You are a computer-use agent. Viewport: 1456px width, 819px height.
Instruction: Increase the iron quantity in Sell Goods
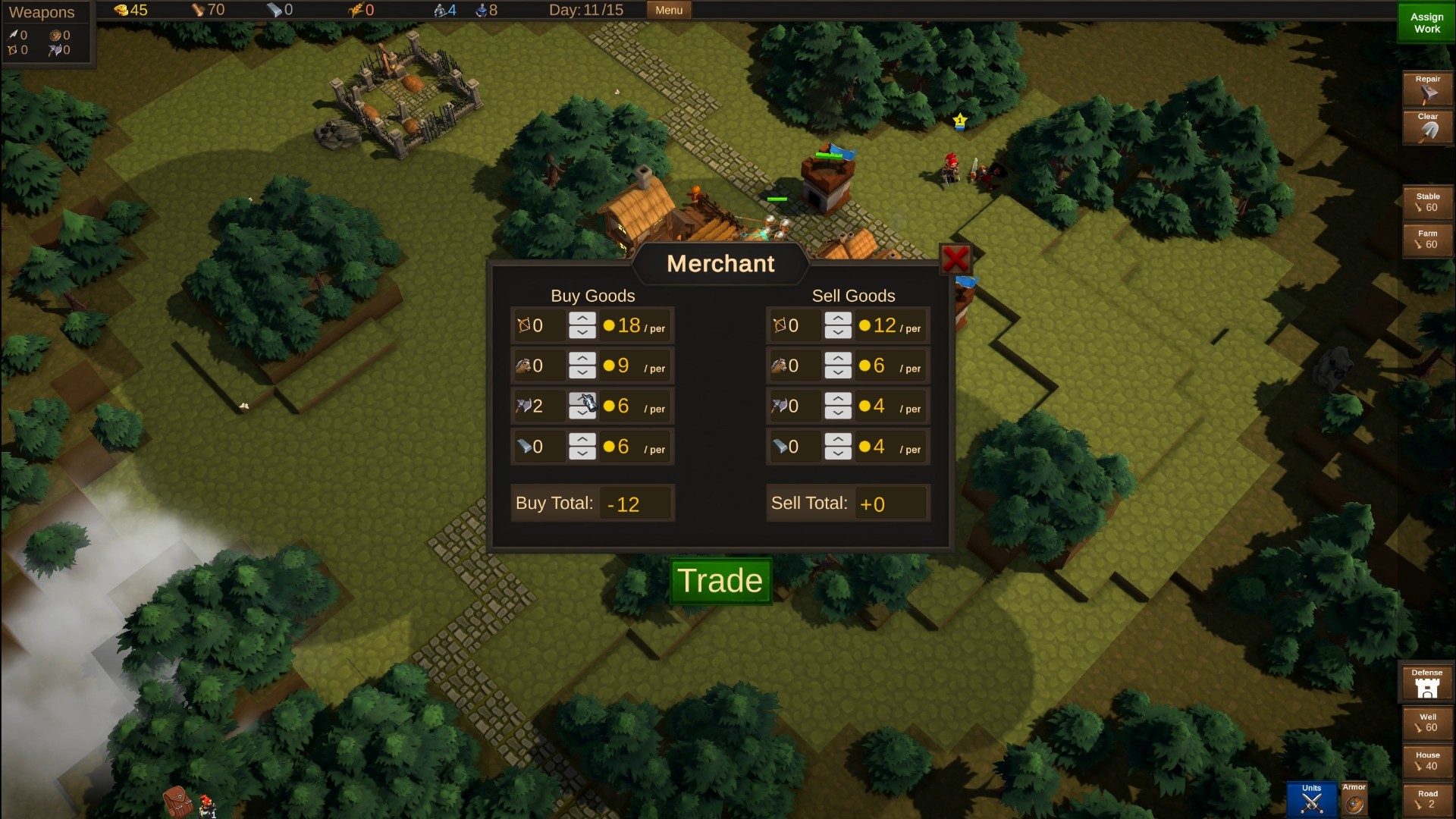click(x=839, y=440)
